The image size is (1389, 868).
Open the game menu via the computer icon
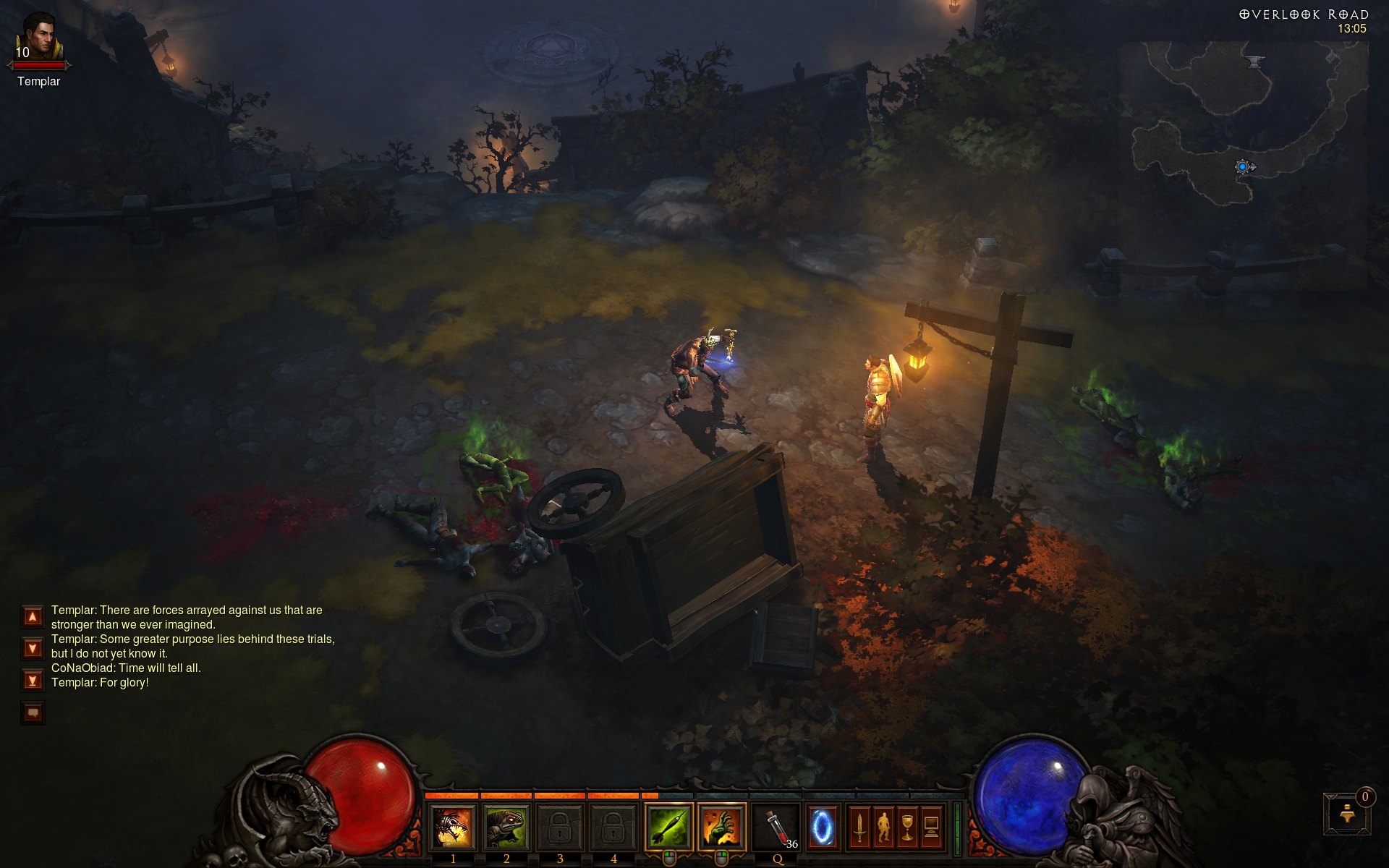pos(931,827)
